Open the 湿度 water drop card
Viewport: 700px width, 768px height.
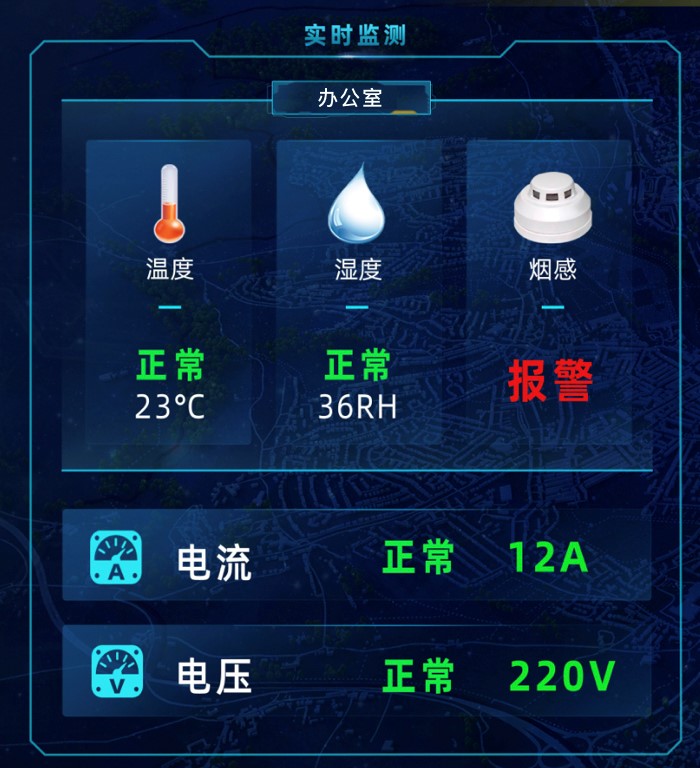[x=357, y=290]
